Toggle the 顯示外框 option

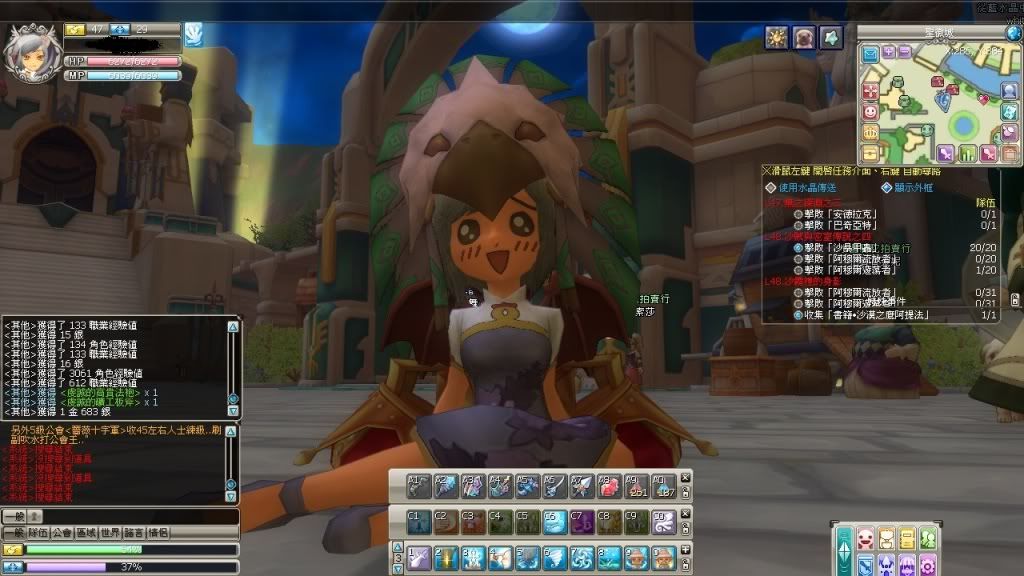tap(887, 187)
